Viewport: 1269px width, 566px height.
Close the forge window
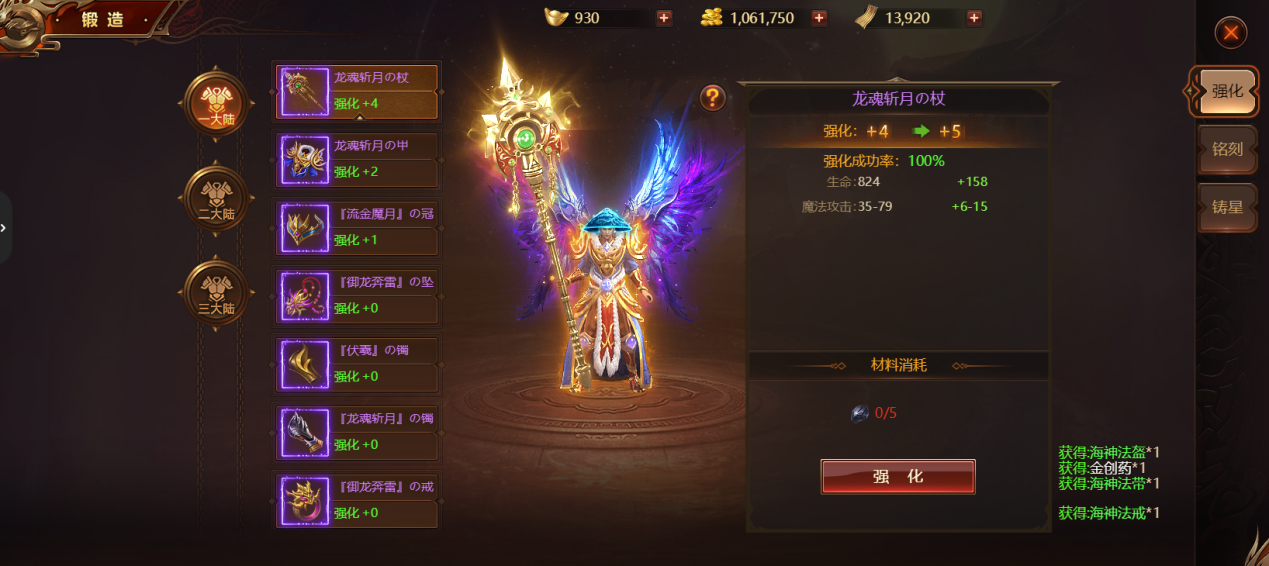1230,33
